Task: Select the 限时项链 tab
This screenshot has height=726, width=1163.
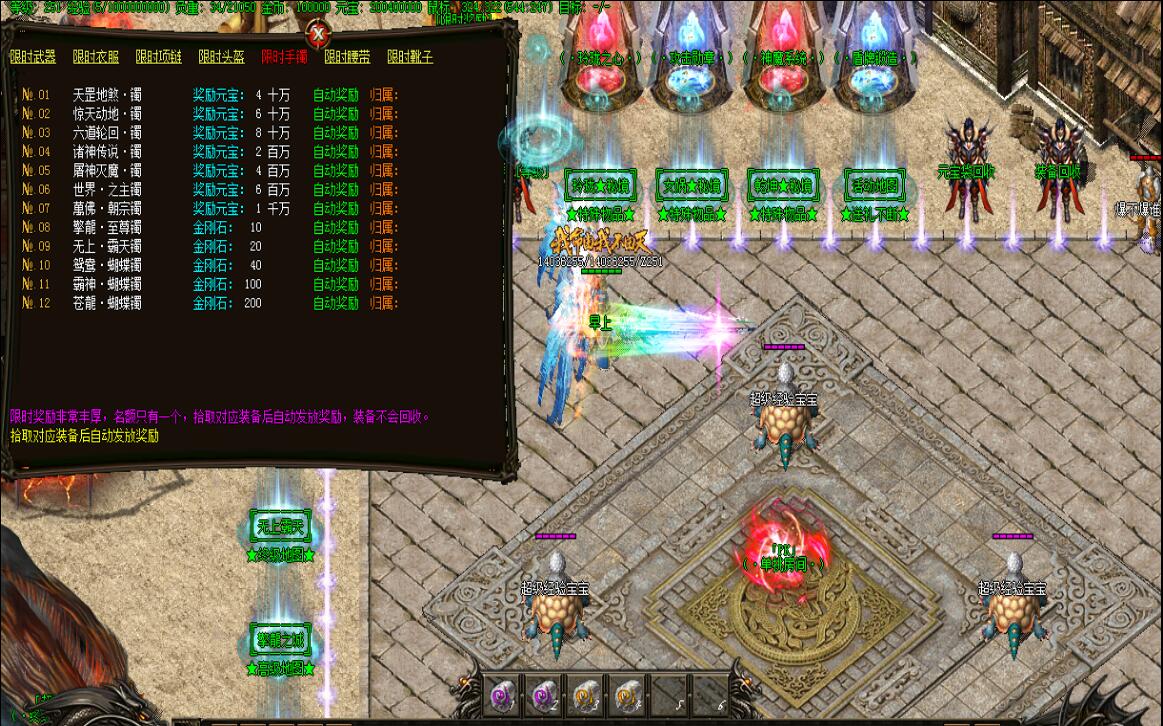Action: (158, 57)
